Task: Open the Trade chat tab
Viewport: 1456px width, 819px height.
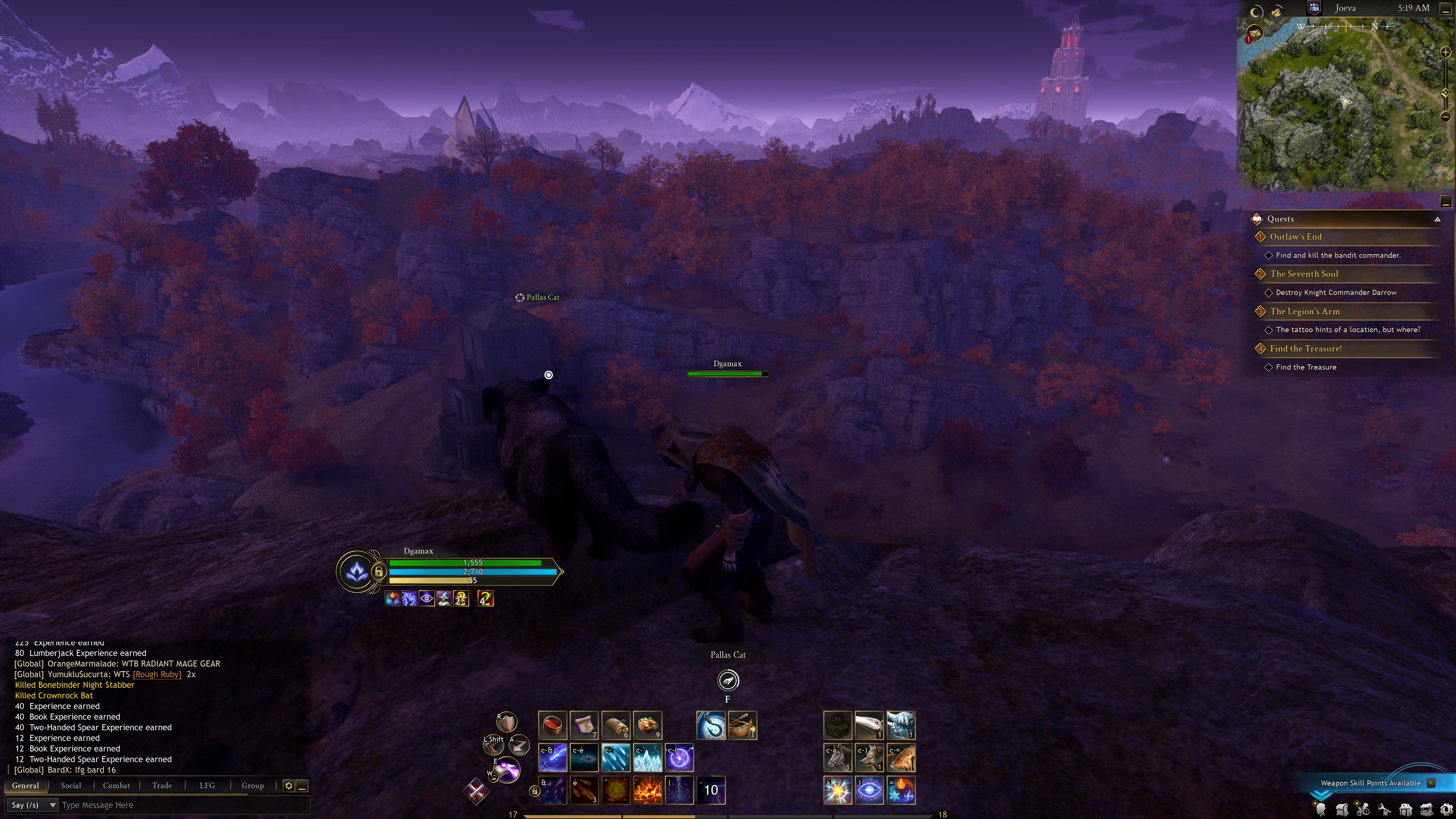Action: [162, 785]
